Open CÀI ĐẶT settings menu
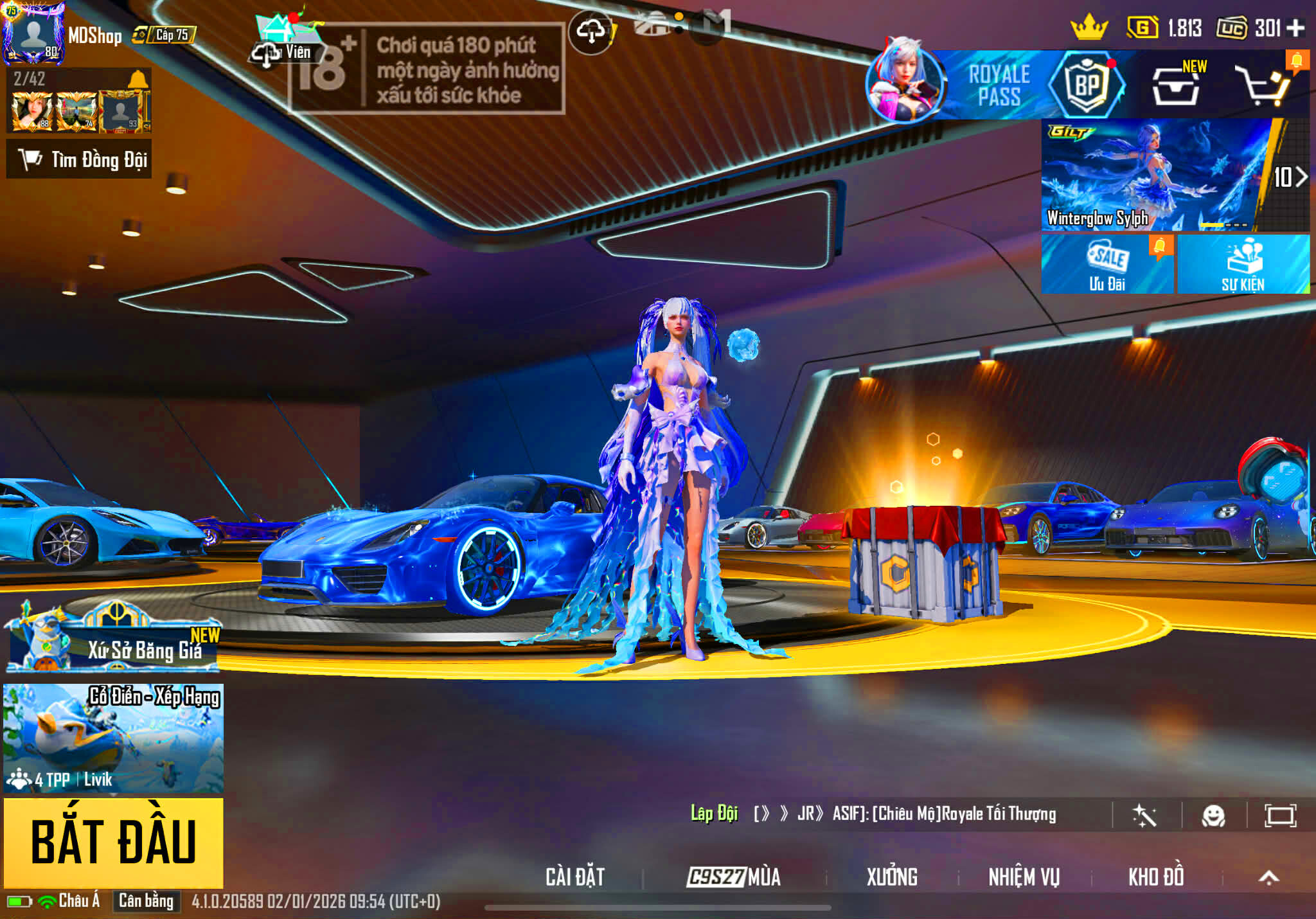The image size is (1316, 919). [x=575, y=877]
